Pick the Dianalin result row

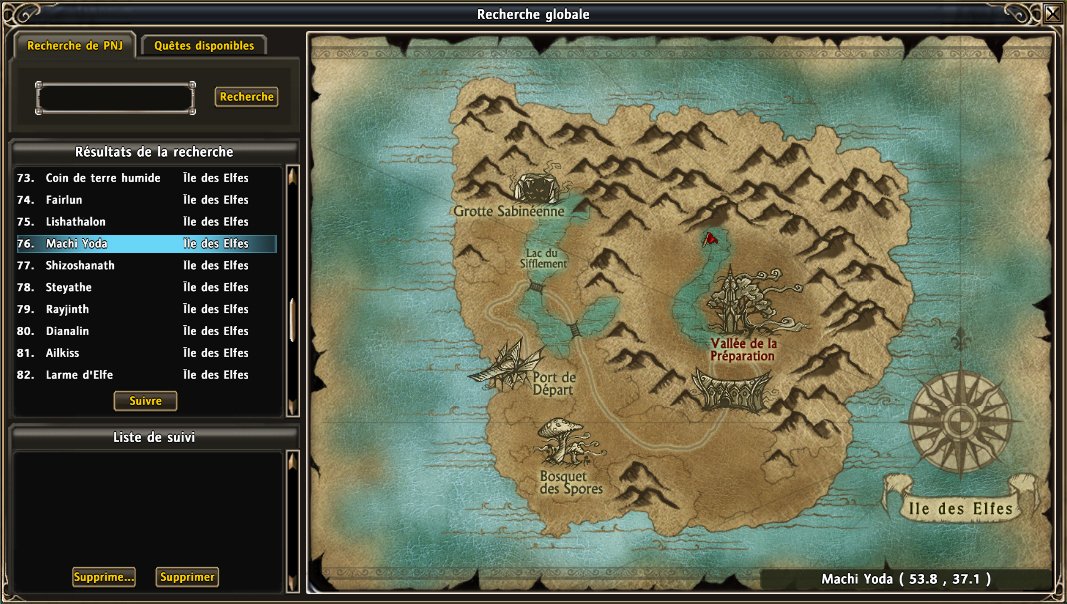[x=69, y=332]
